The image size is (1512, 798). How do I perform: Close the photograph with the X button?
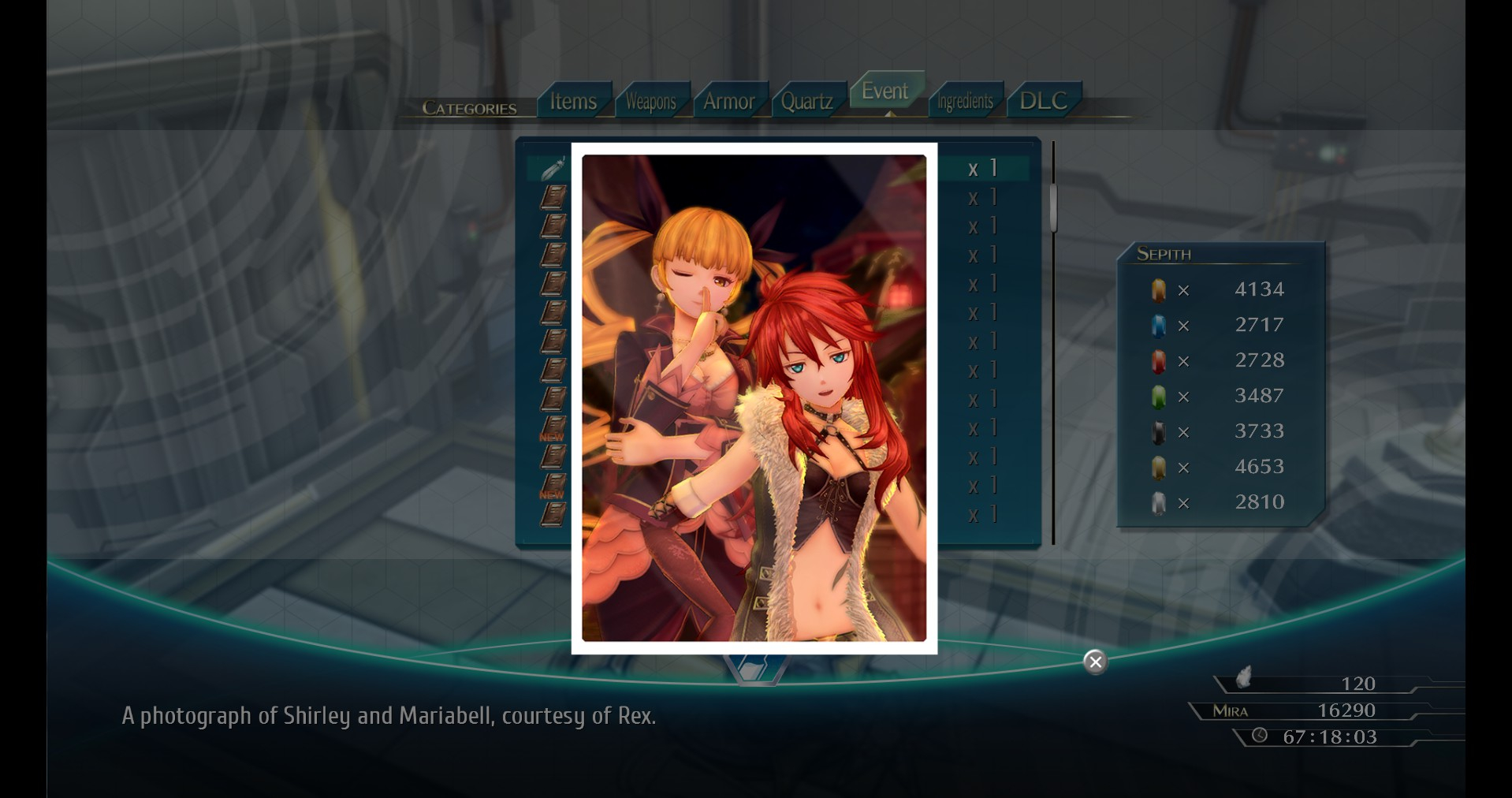(1095, 662)
